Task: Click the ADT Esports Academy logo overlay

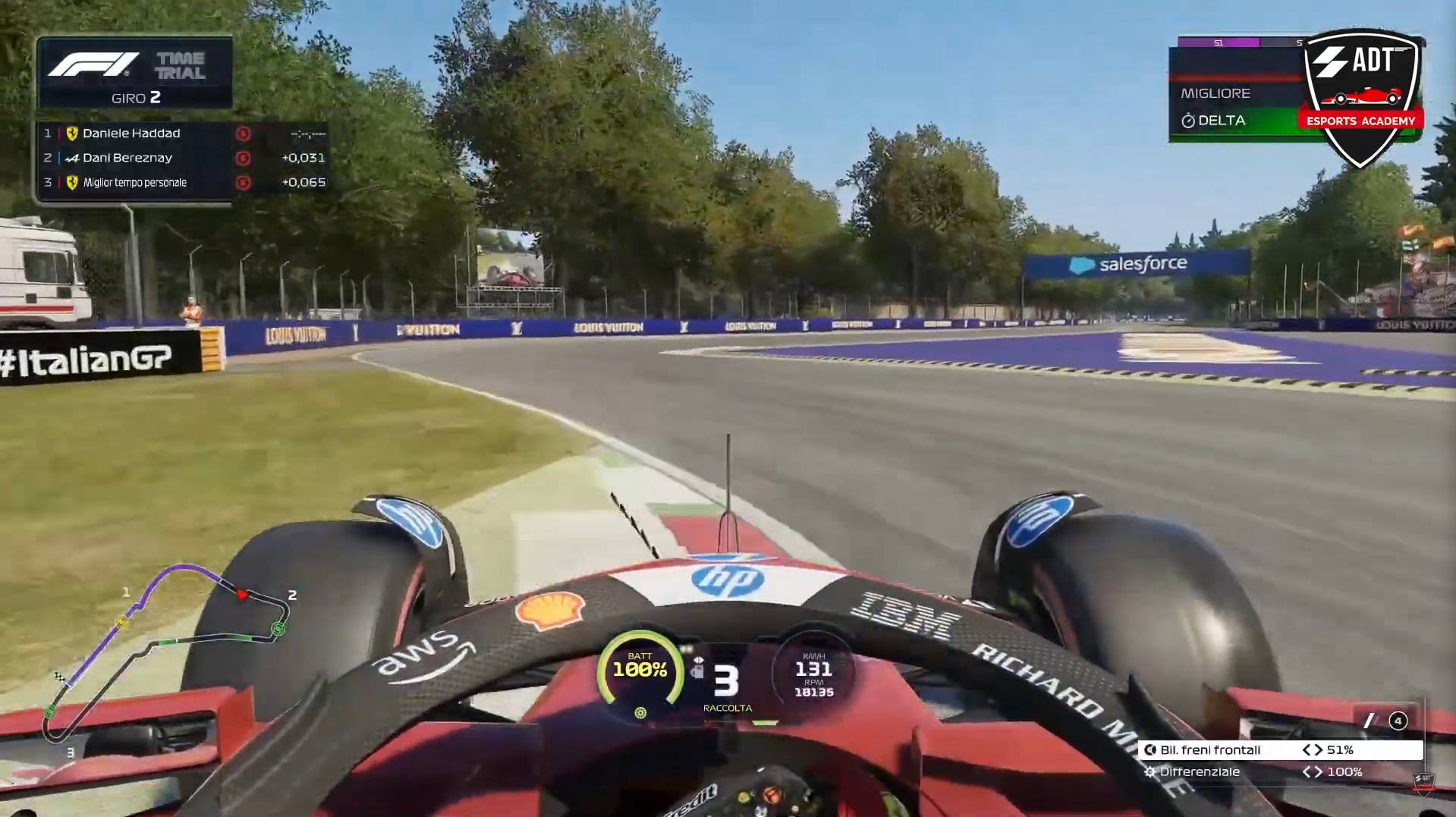Action: click(1362, 95)
